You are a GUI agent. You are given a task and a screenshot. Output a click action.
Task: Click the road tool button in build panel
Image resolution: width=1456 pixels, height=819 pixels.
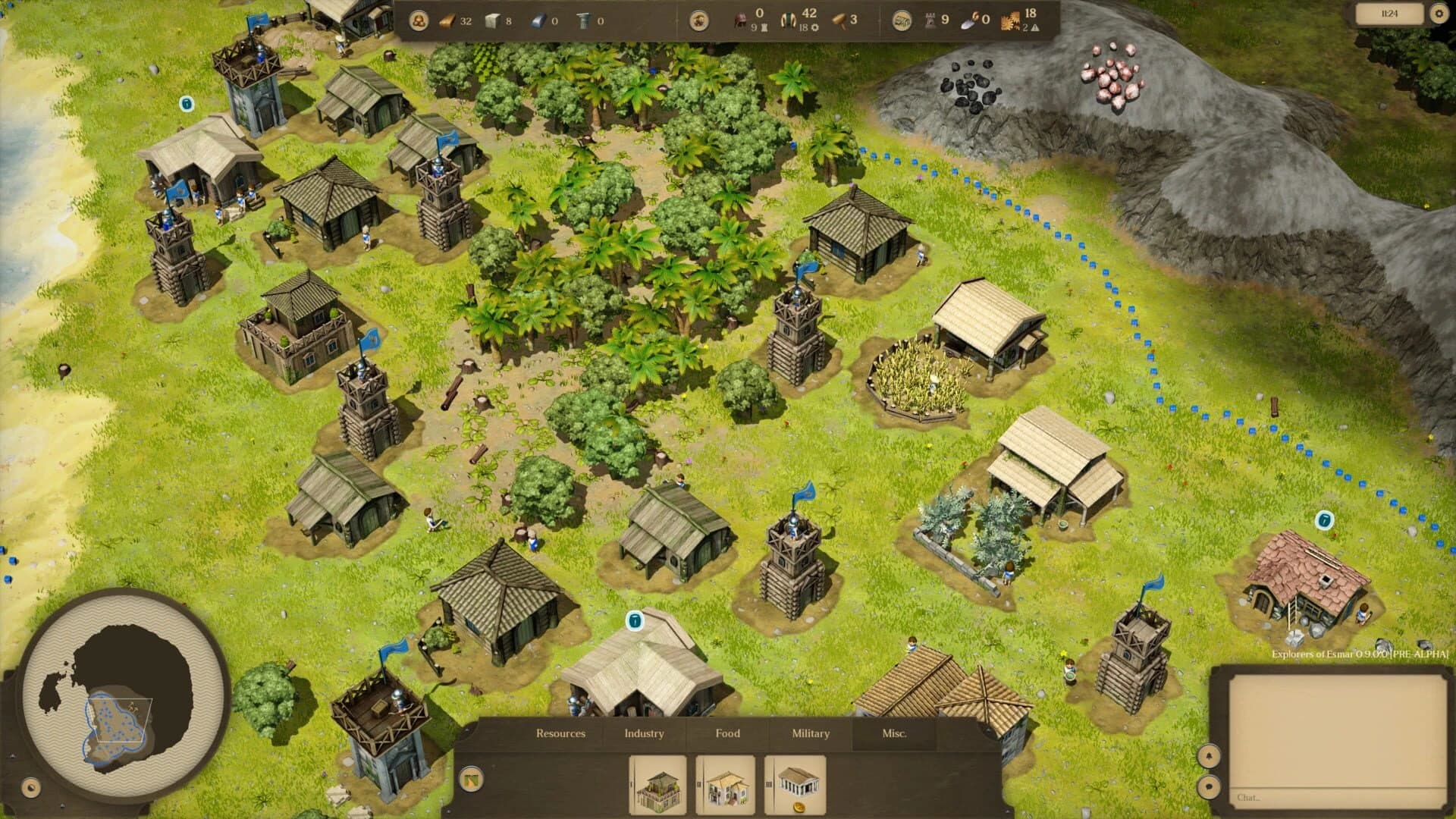[x=472, y=779]
